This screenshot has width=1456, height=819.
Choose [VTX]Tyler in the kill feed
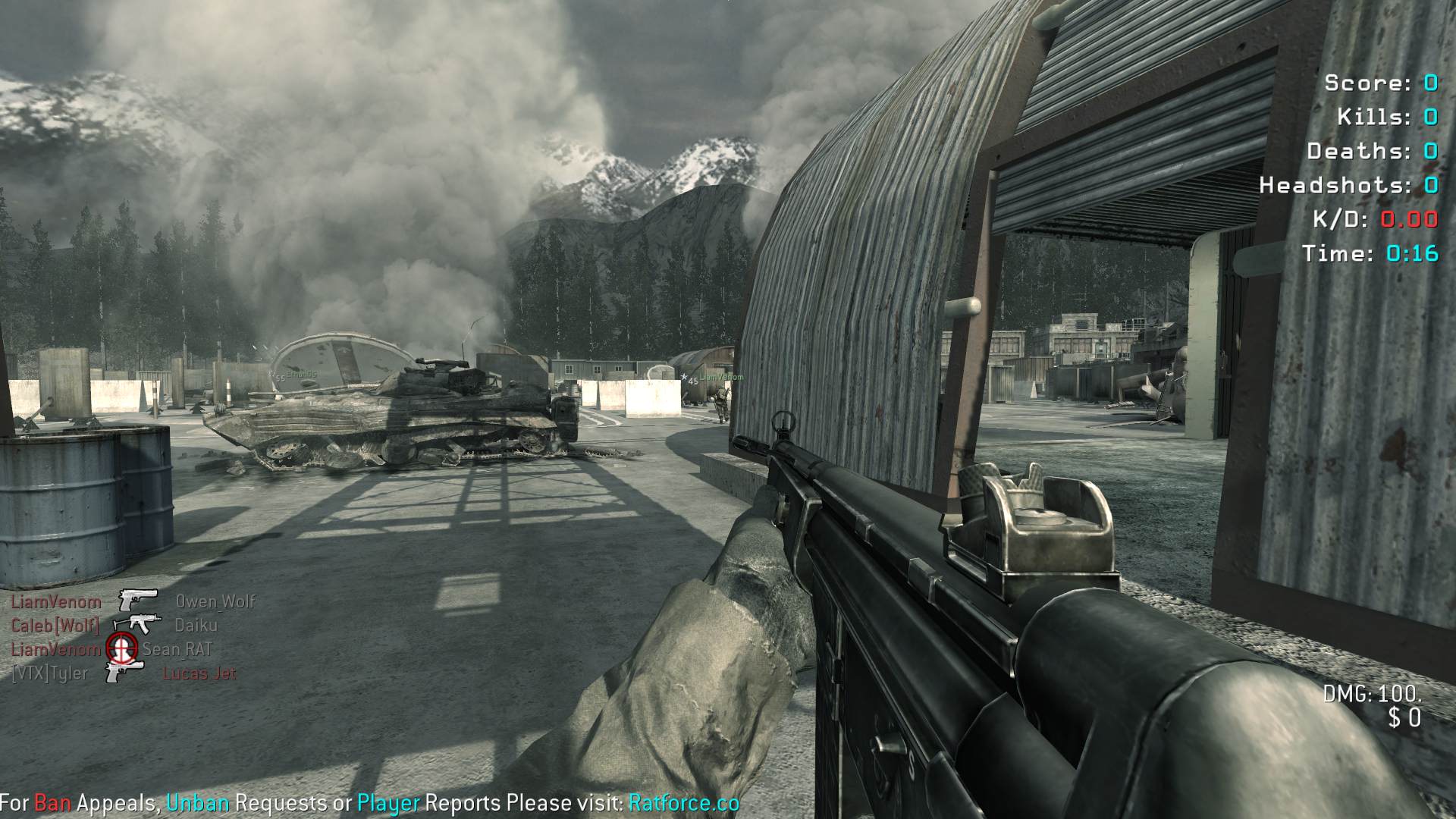tap(49, 673)
